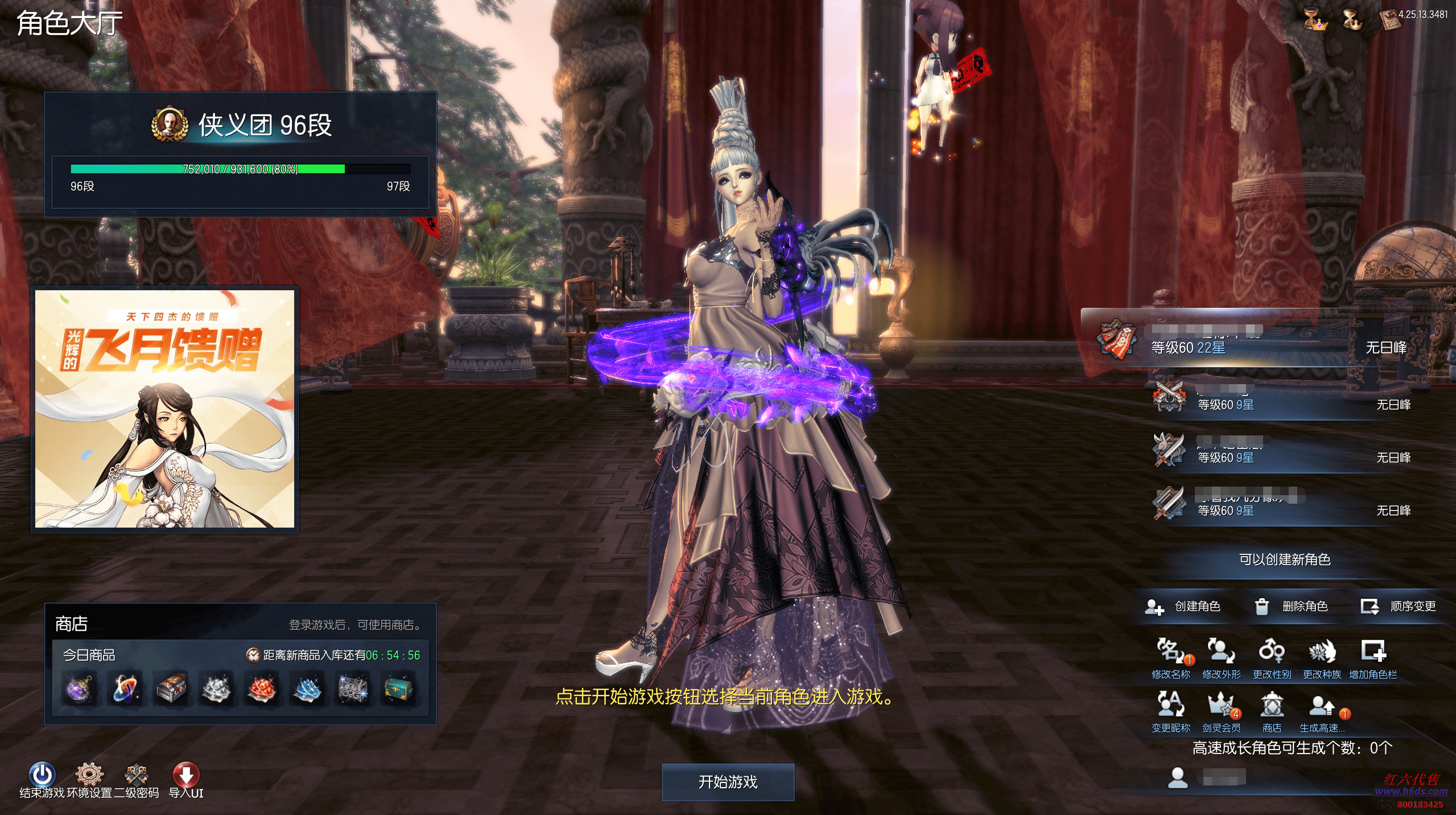Open the 飞月馈赠 event banner

pyautogui.click(x=165, y=409)
